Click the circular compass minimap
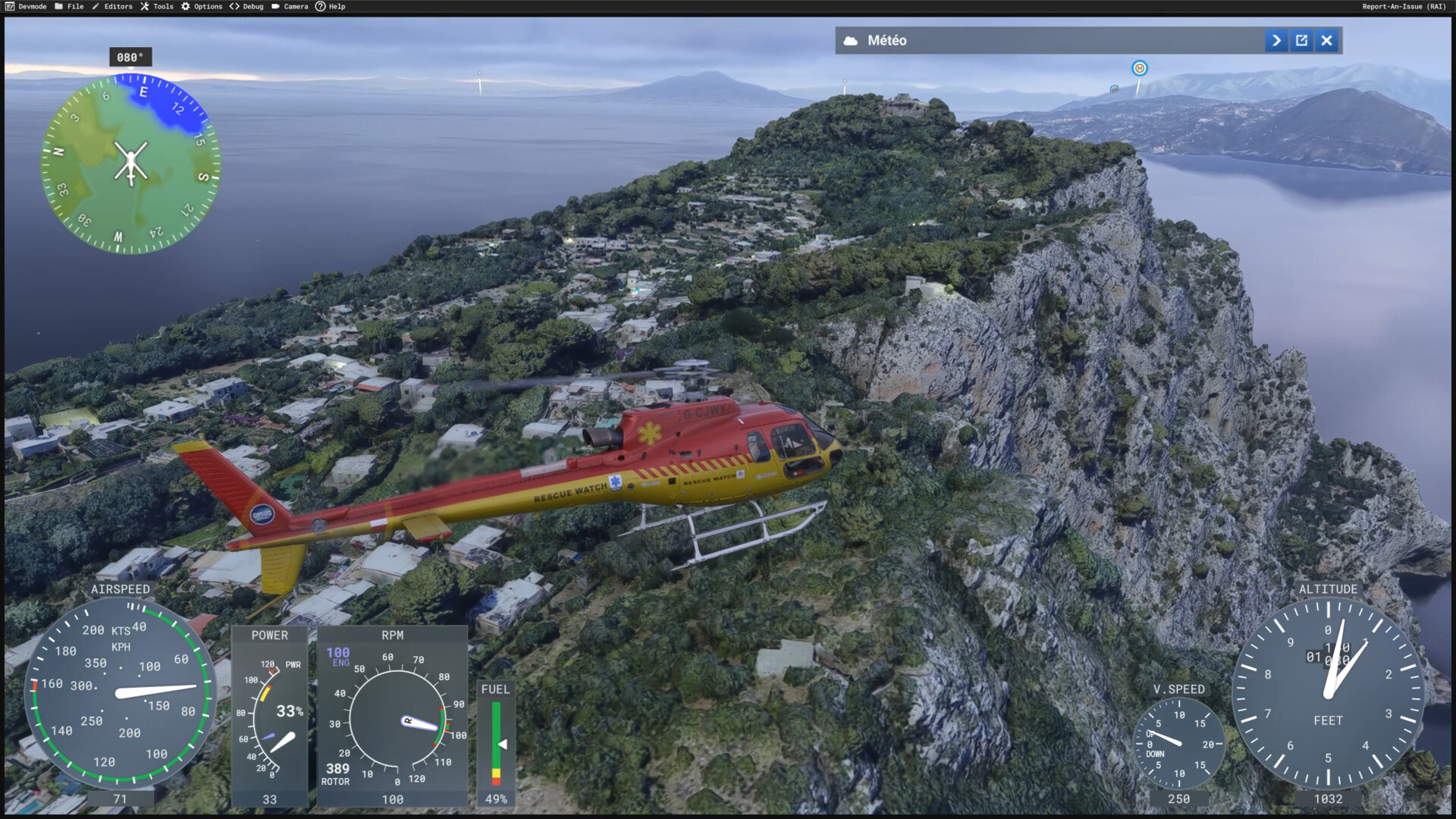The width and height of the screenshot is (1456, 819). [130, 164]
